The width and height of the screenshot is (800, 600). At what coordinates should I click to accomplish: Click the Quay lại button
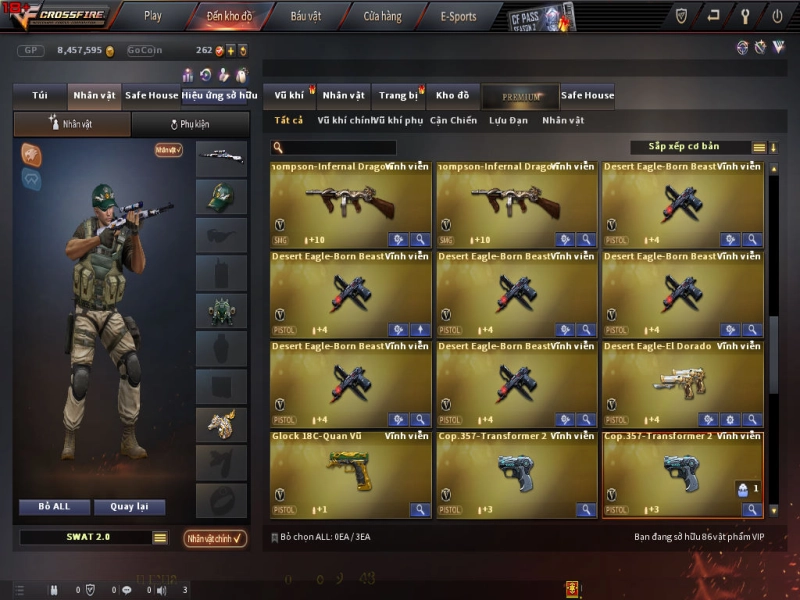[x=129, y=507]
